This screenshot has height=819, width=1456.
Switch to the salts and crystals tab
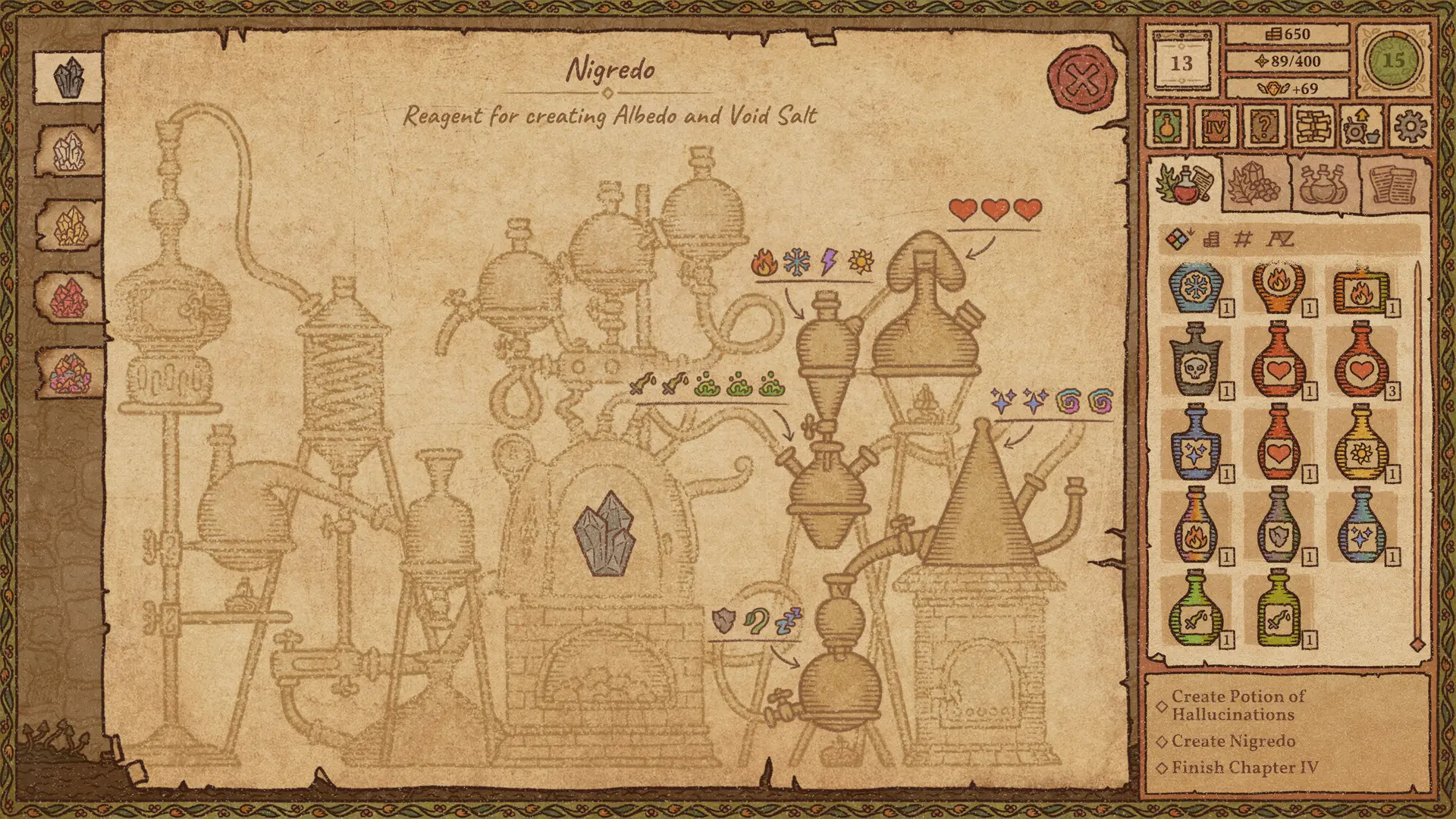1255,182
